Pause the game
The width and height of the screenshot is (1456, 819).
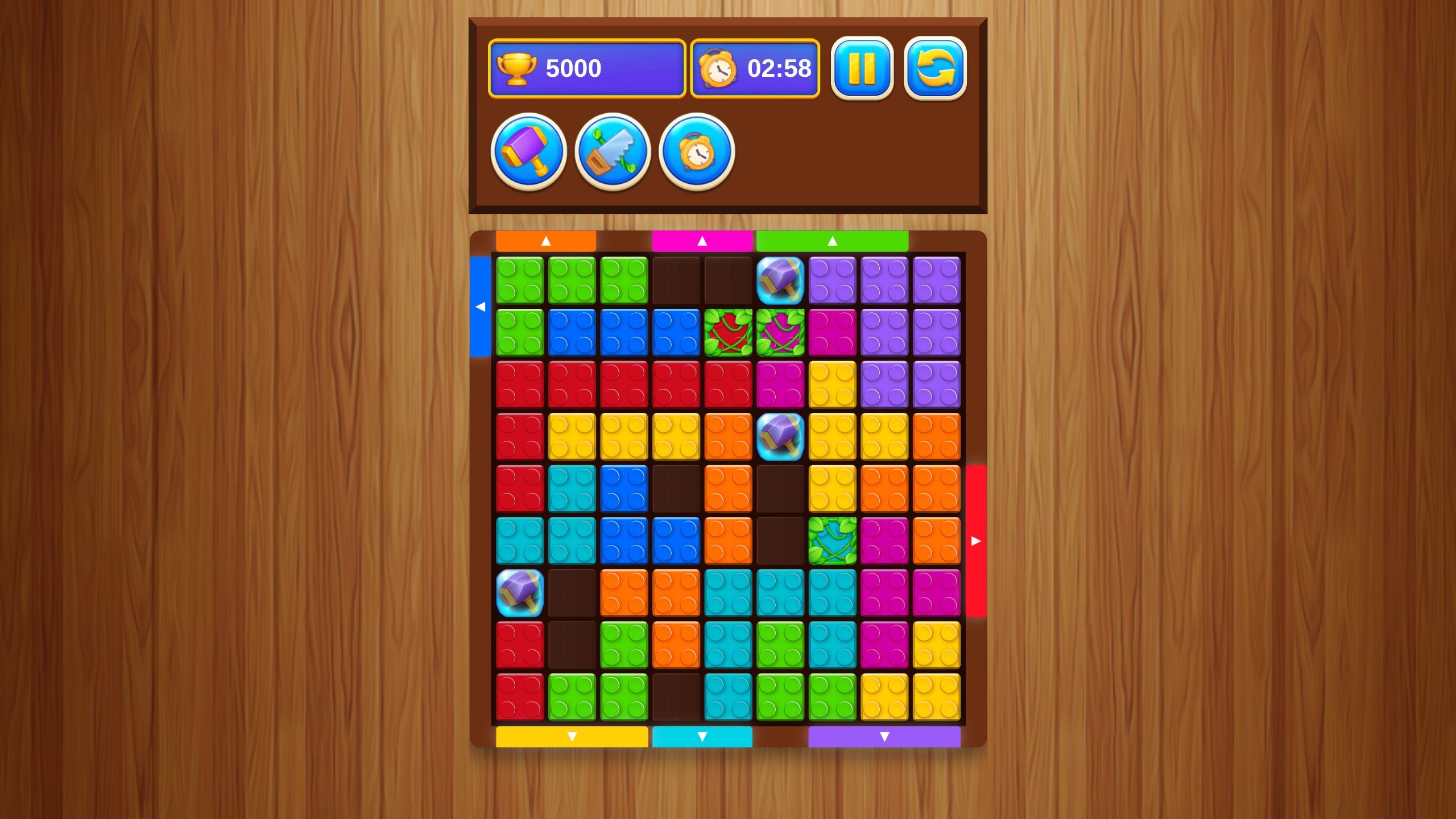click(865, 68)
